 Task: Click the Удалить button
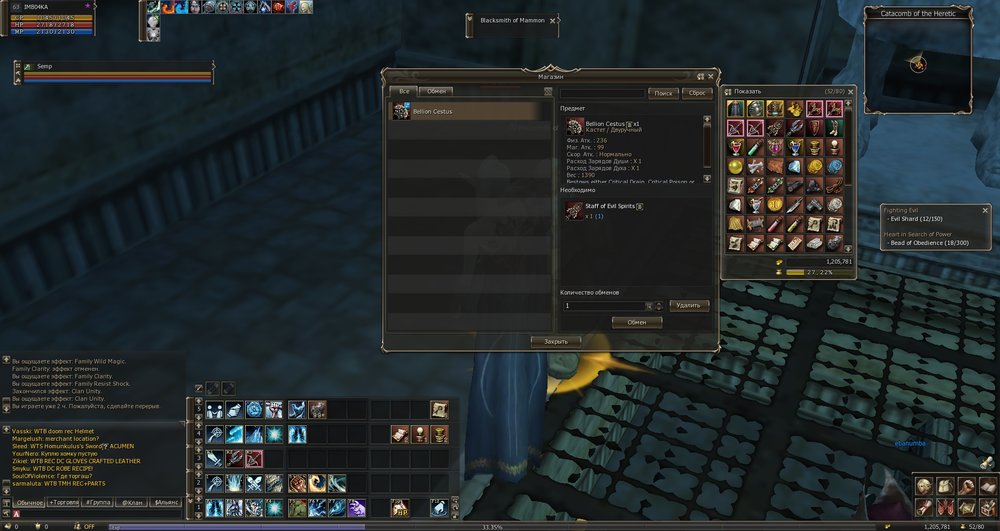tap(690, 305)
